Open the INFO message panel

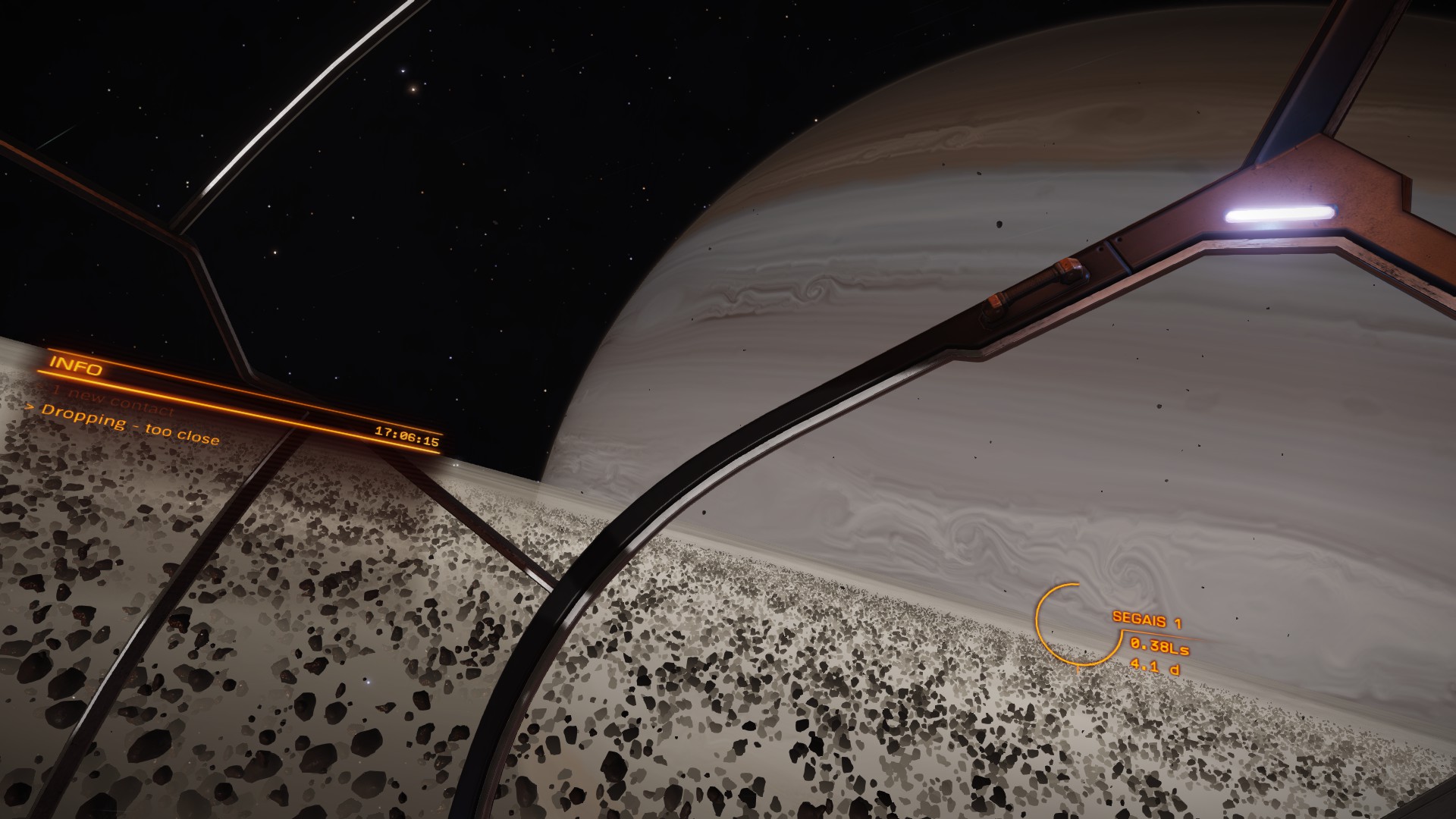tap(76, 366)
